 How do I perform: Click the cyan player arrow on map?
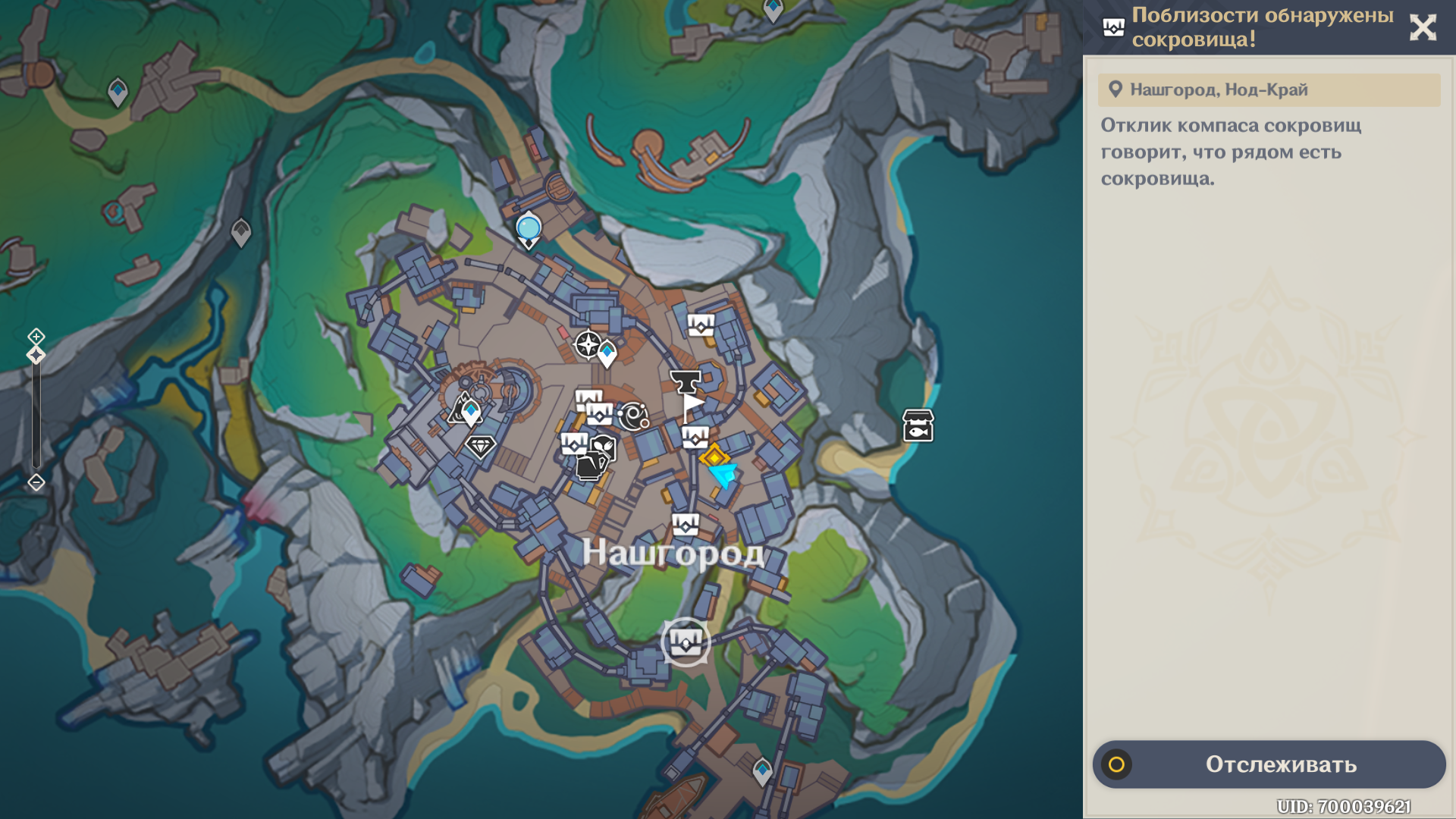[723, 475]
